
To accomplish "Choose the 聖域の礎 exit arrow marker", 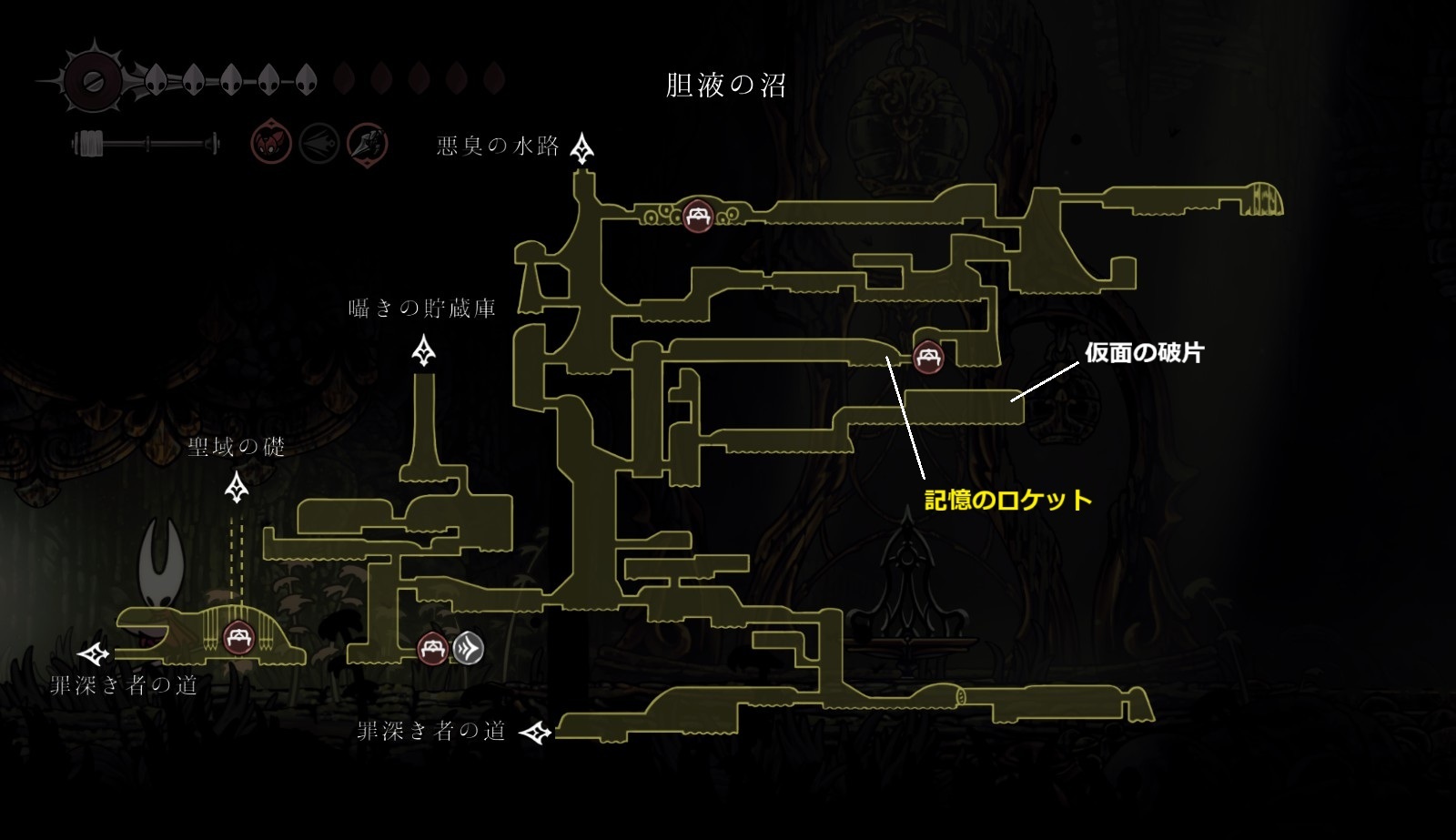I will click(x=238, y=488).
